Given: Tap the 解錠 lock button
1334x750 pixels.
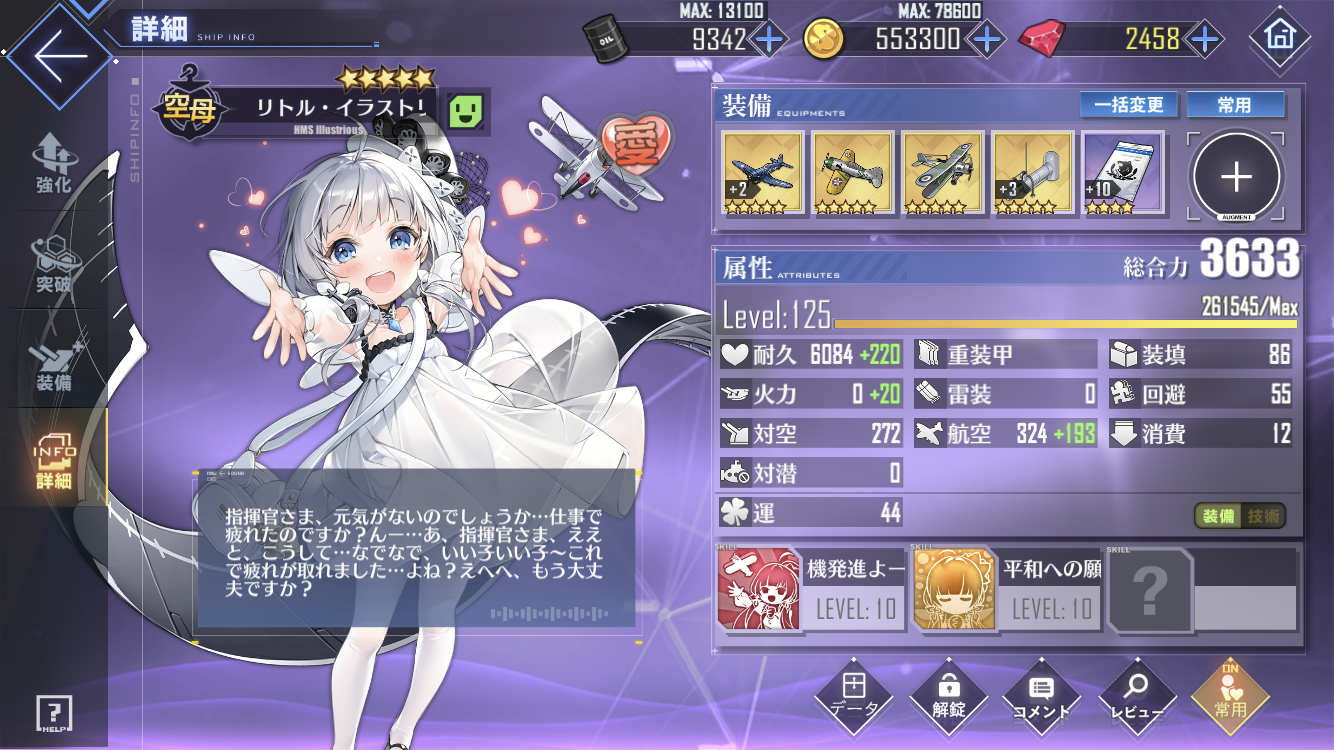Looking at the screenshot, I should (x=948, y=697).
